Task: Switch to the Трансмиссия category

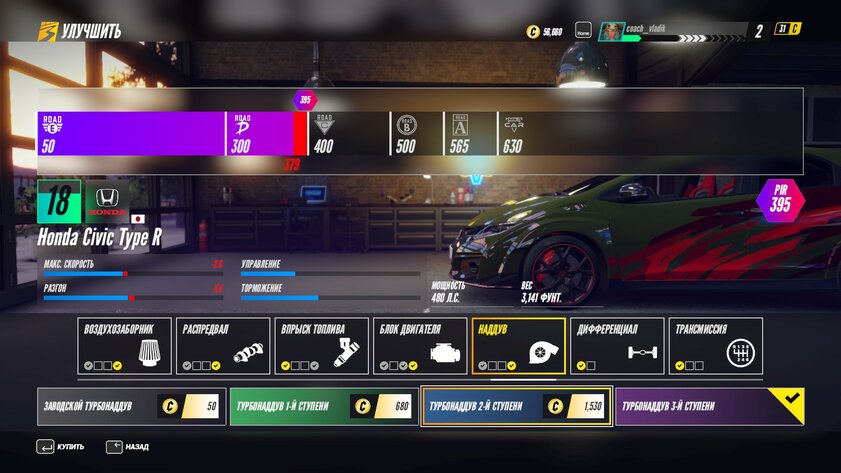Action: tap(716, 346)
